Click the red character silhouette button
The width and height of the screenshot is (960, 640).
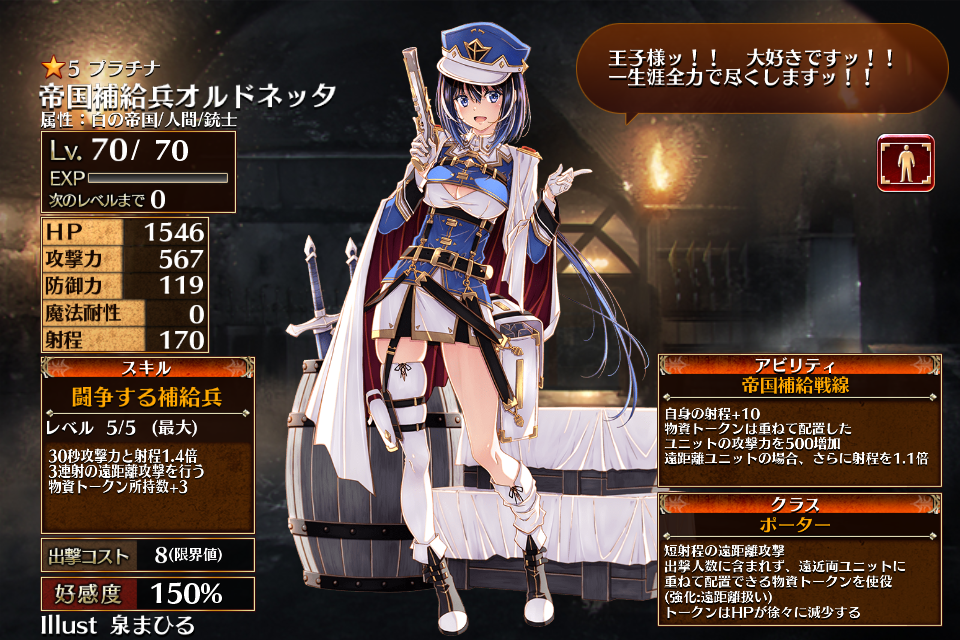pyautogui.click(x=905, y=162)
